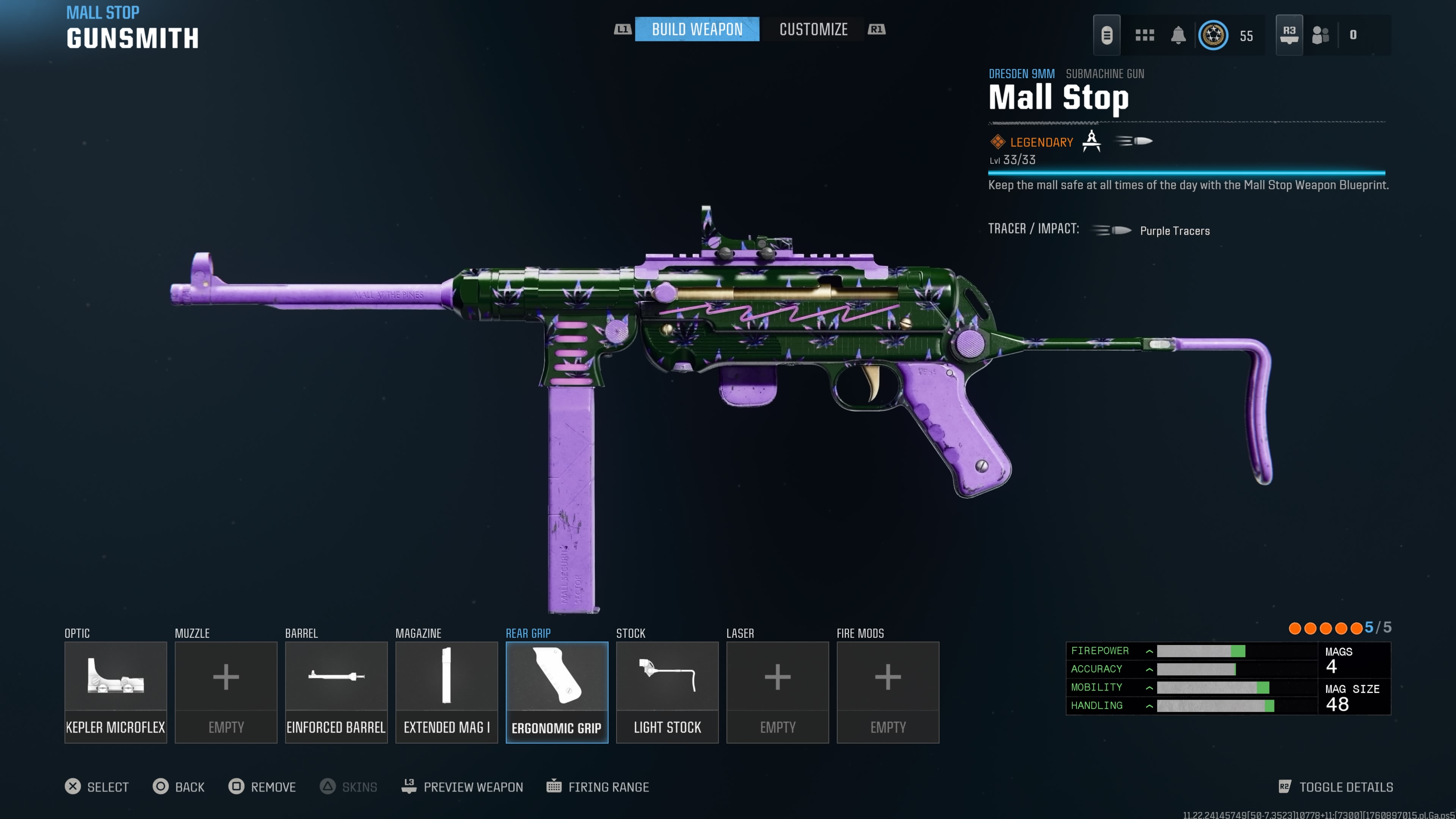The width and height of the screenshot is (1456, 819).
Task: Choose the Reinforced Barrel slot
Action: click(336, 691)
